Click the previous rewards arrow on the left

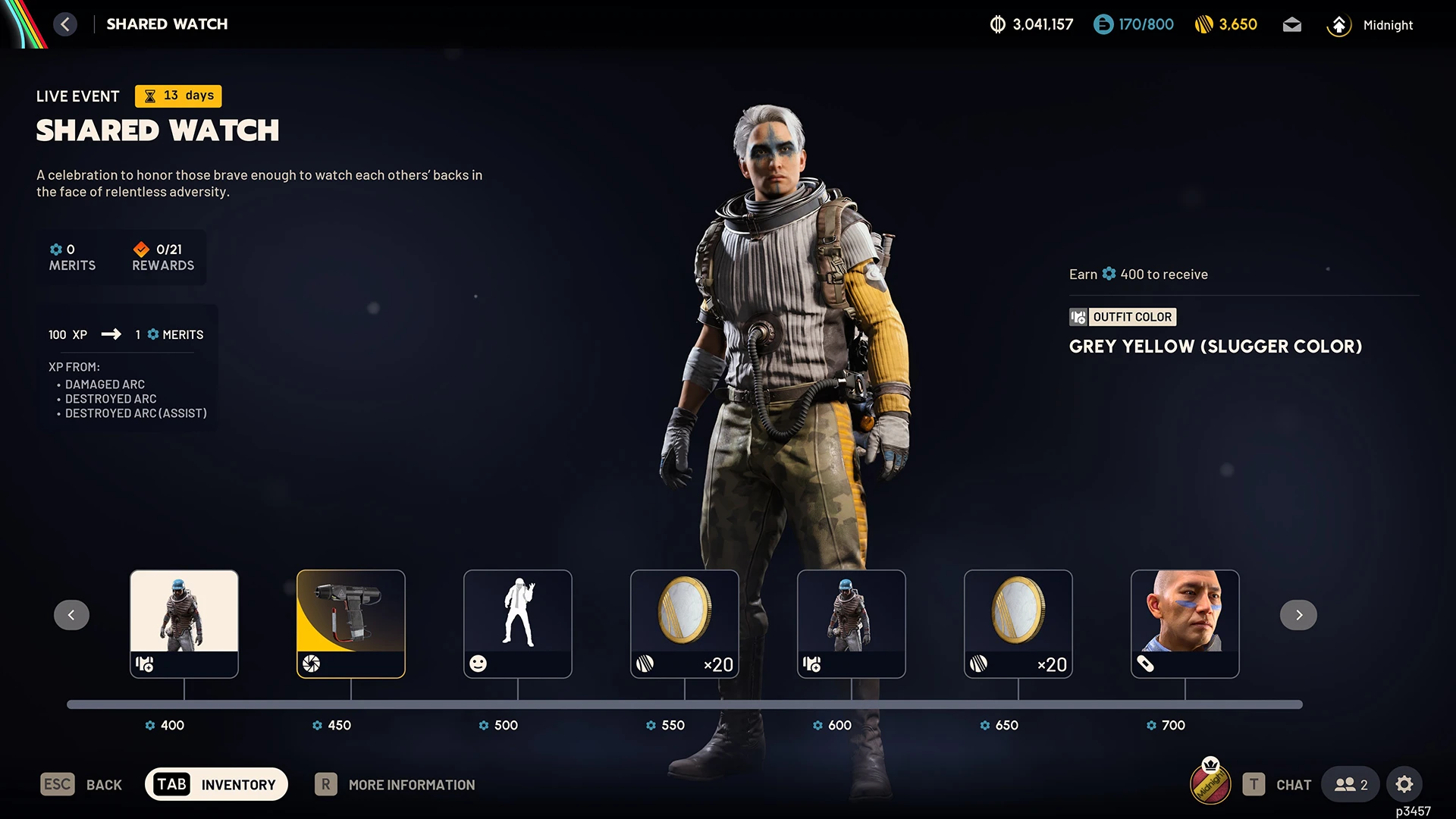point(71,615)
